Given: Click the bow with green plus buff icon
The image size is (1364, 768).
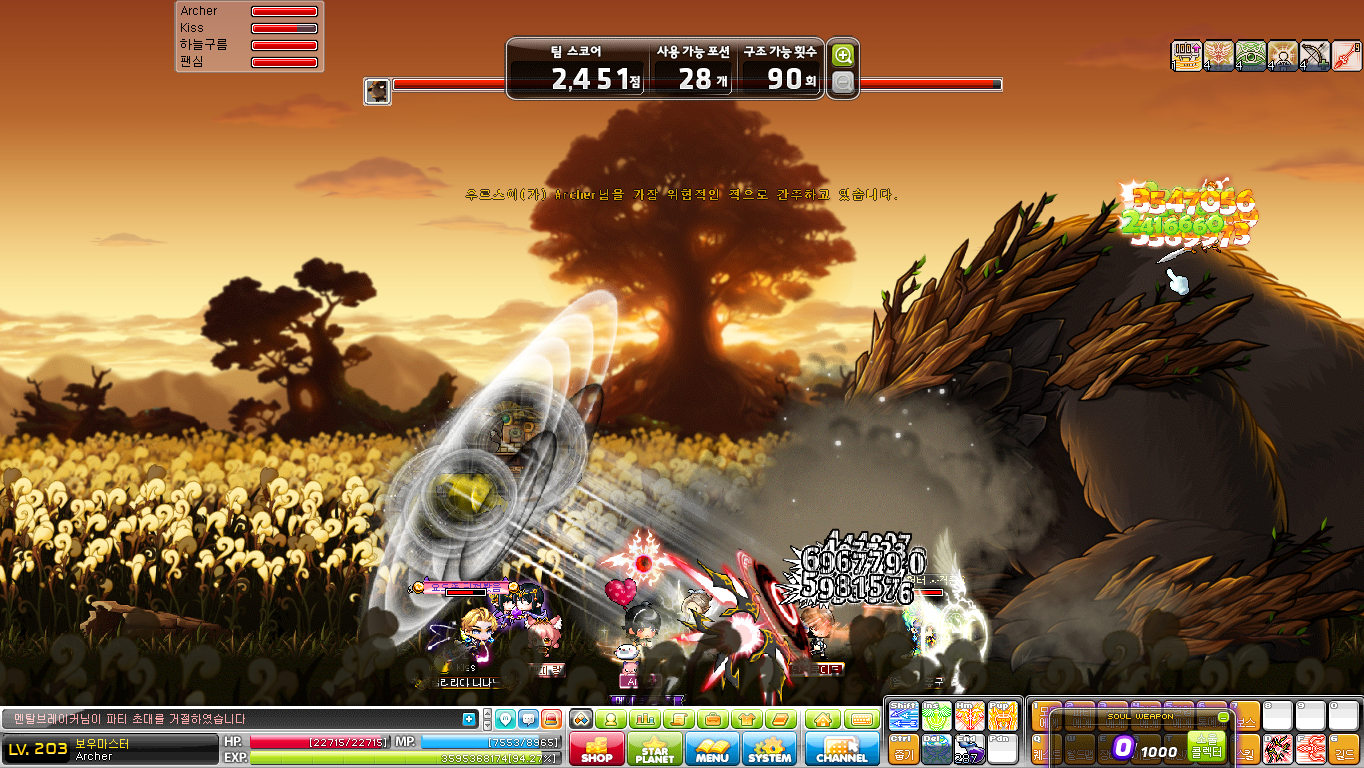Looking at the screenshot, I should [1314, 56].
